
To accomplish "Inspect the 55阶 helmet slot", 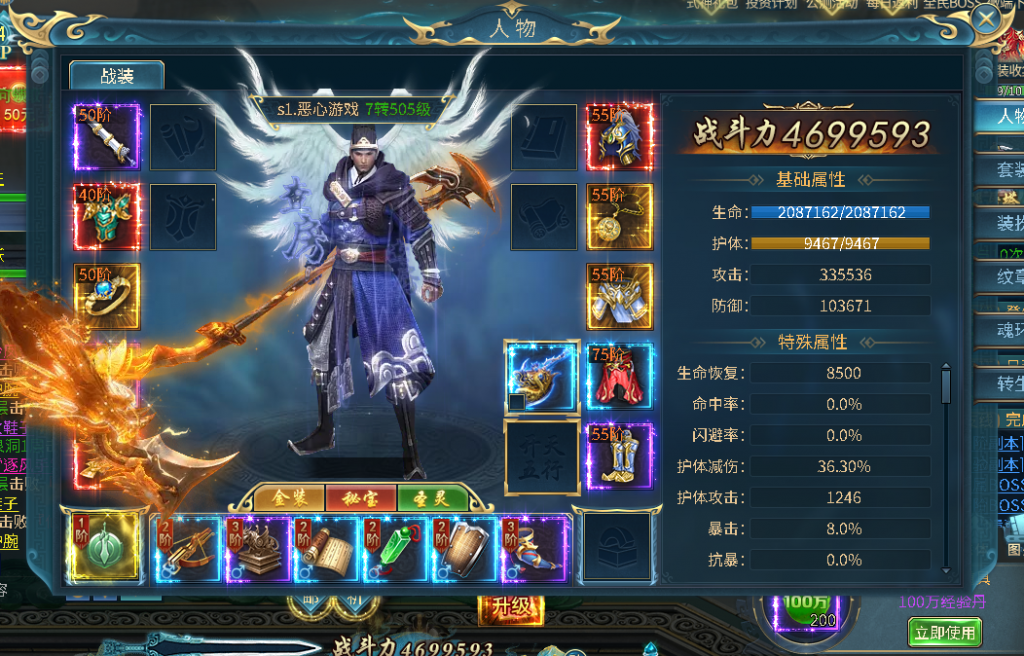I will pos(619,137).
